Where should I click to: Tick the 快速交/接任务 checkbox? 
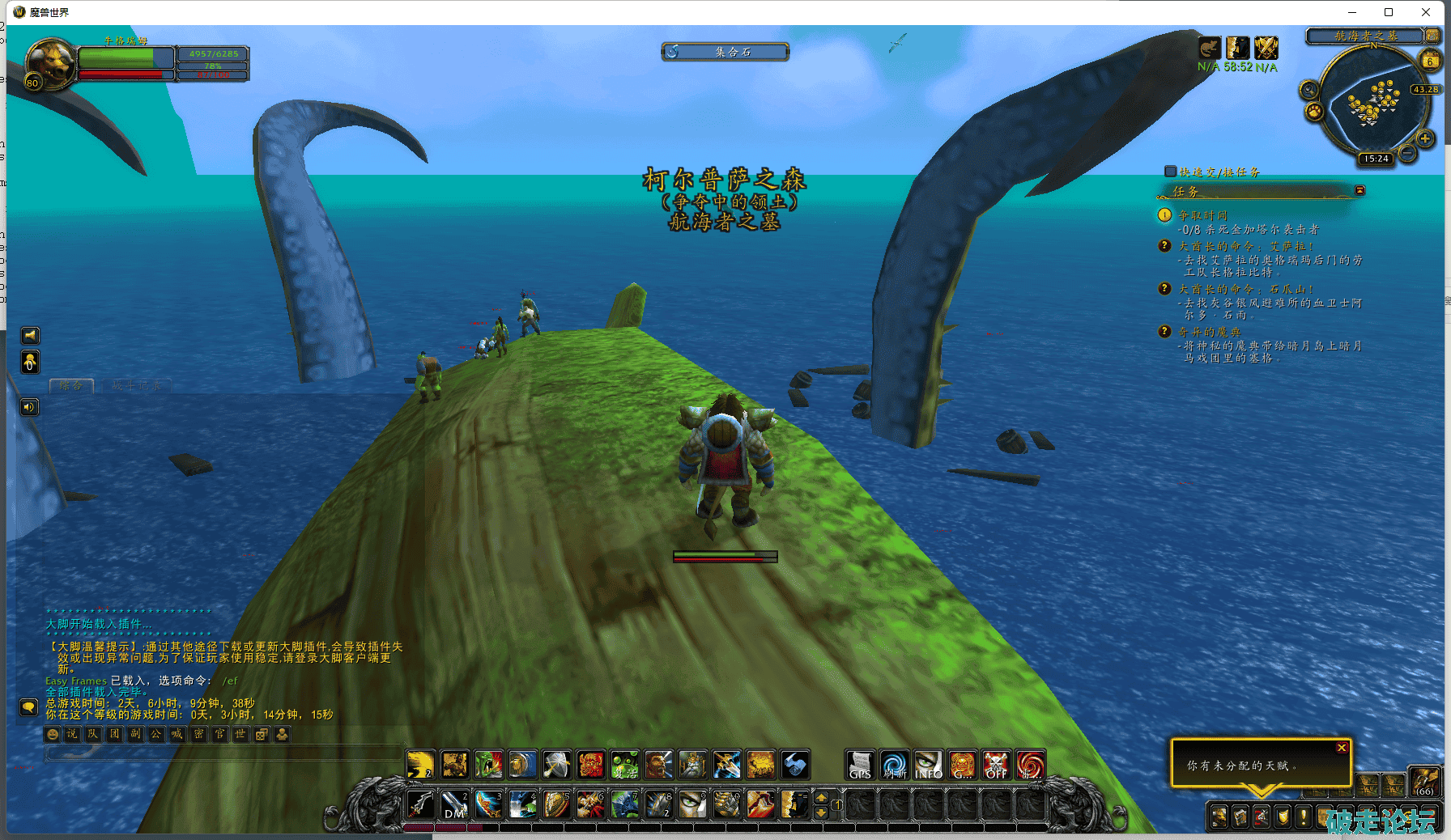1170,172
